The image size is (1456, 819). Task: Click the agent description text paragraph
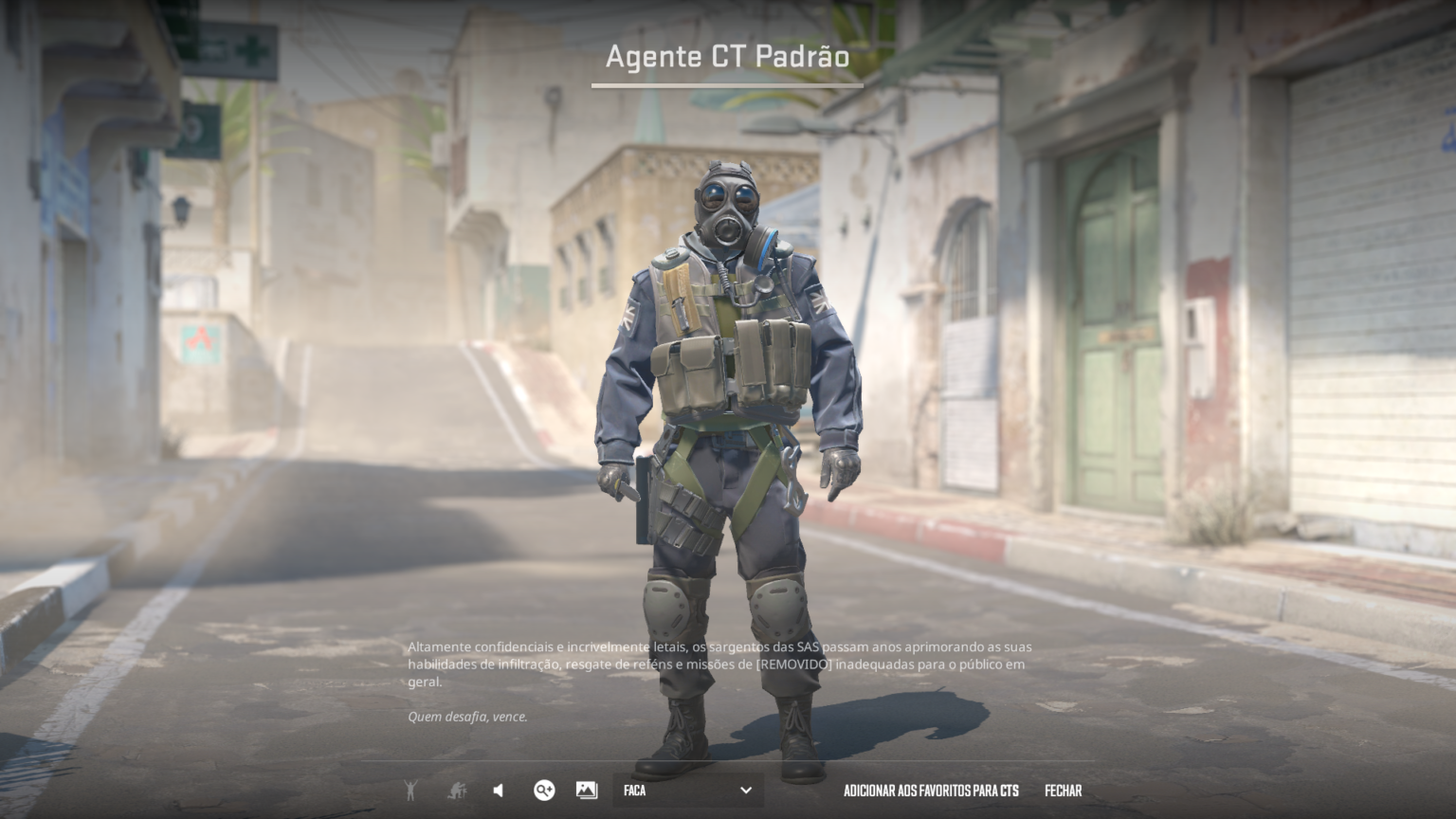[x=719, y=664]
